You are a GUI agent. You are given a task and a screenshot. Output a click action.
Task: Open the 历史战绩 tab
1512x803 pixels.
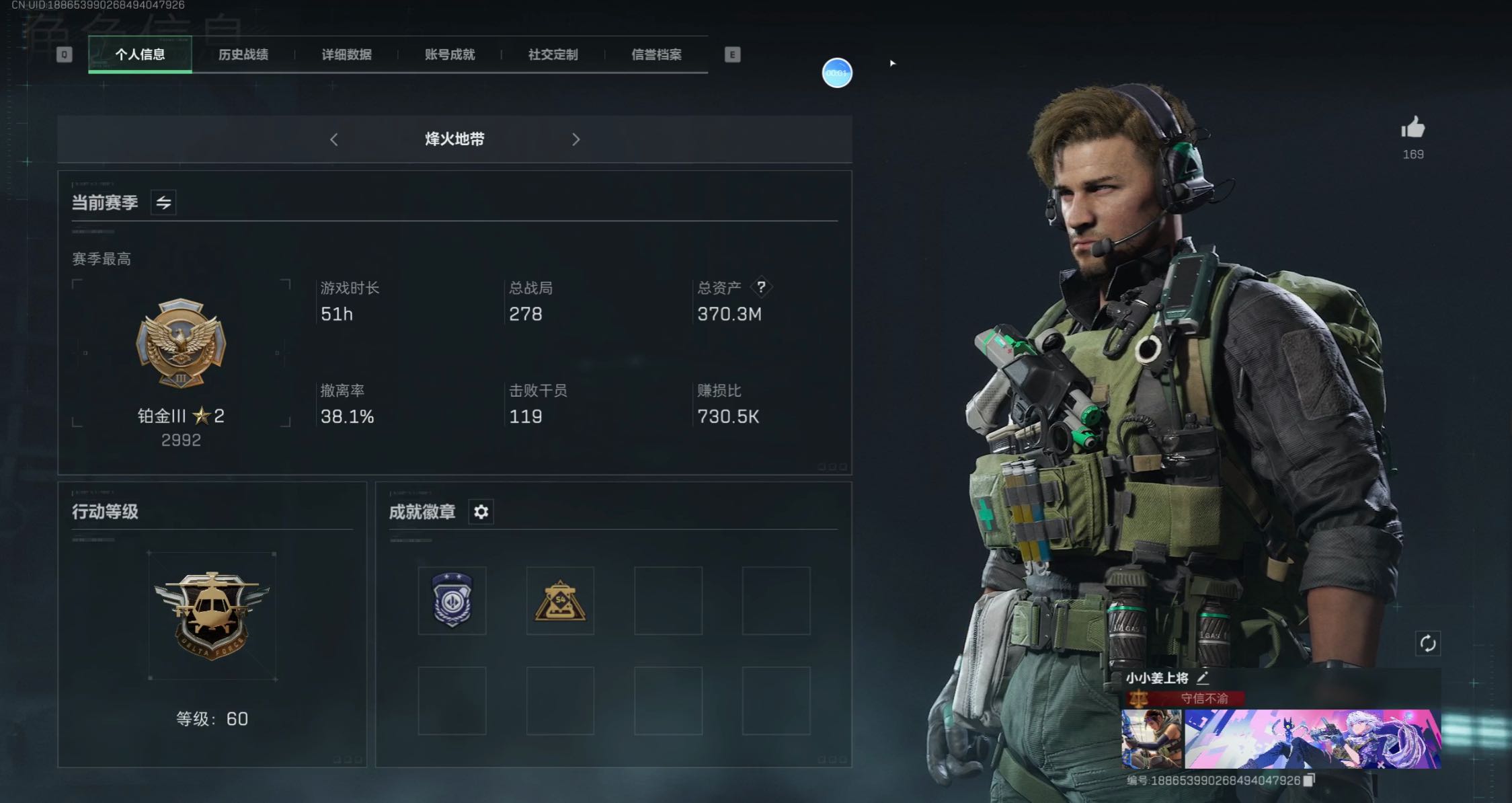243,54
